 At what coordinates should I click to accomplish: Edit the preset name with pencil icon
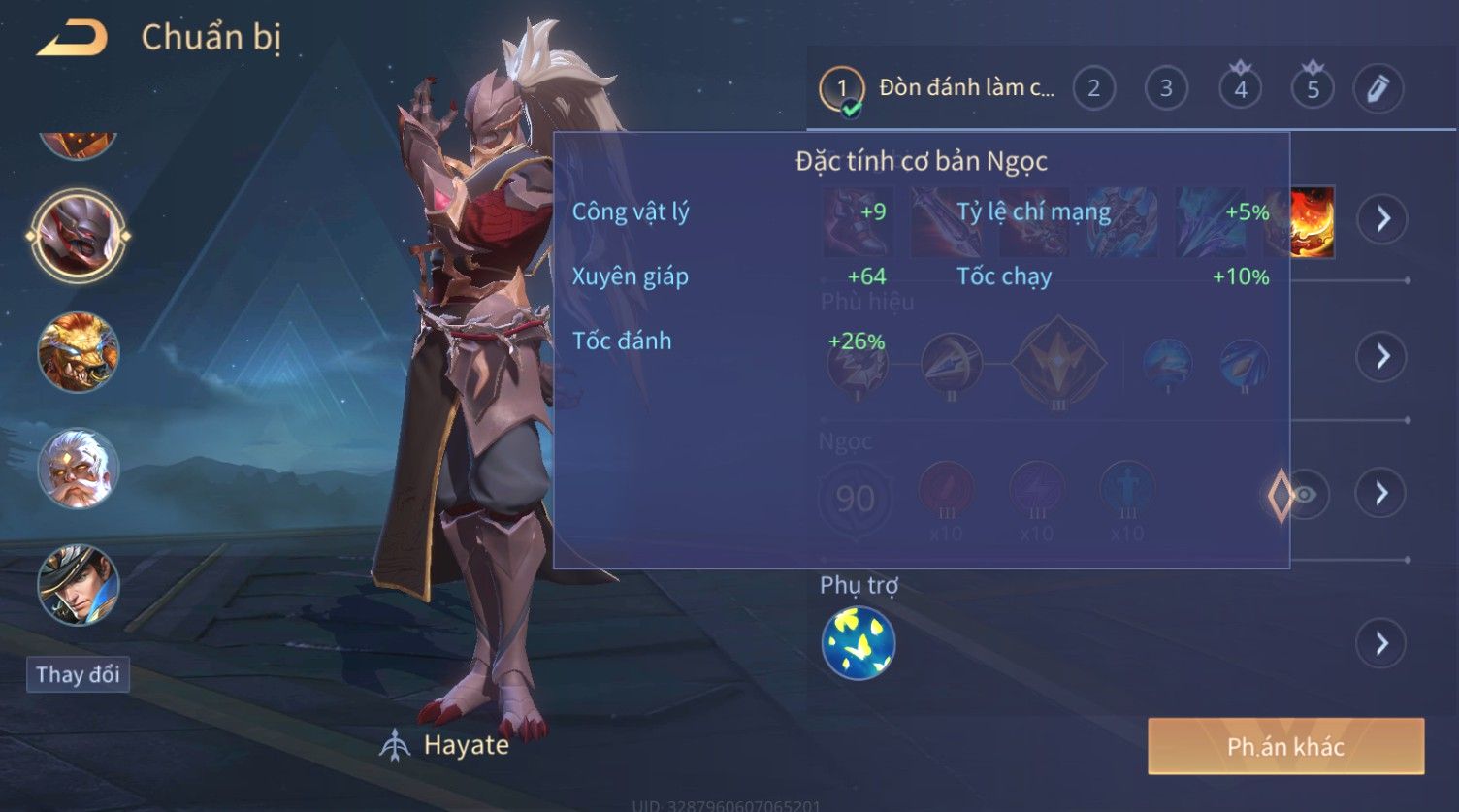pyautogui.click(x=1378, y=89)
